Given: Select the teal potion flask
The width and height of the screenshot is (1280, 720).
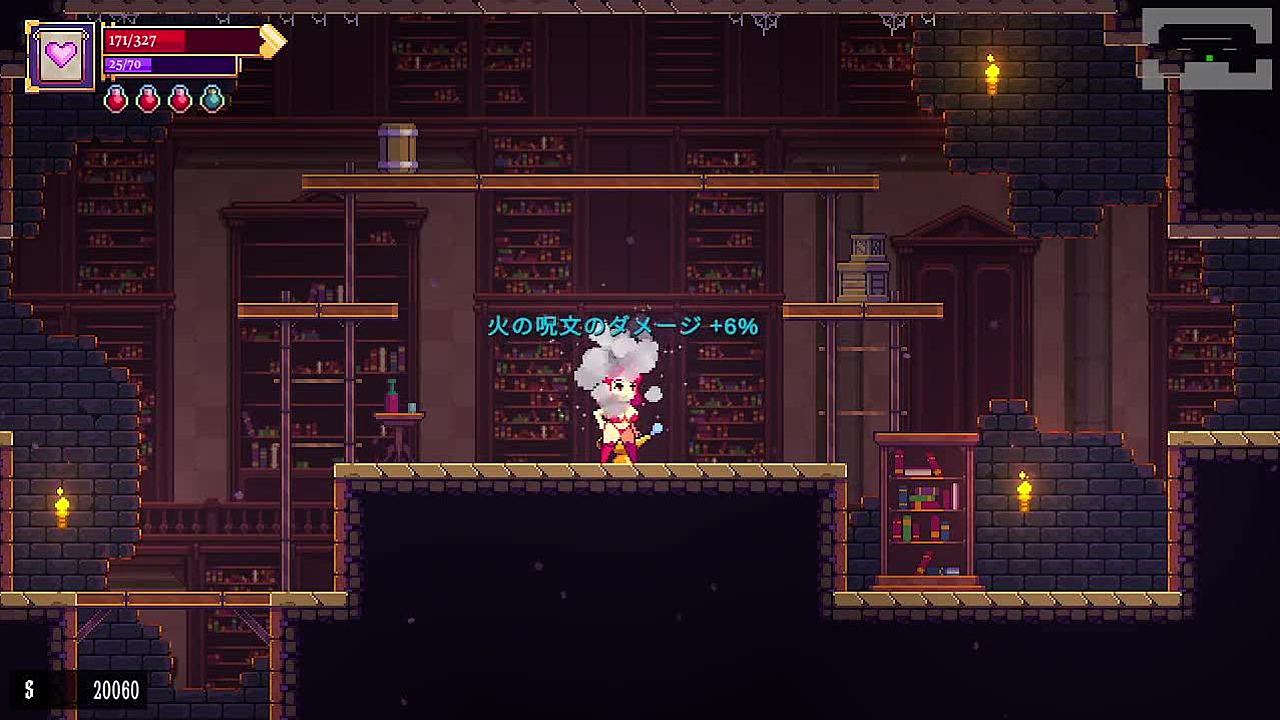Looking at the screenshot, I should tap(212, 98).
